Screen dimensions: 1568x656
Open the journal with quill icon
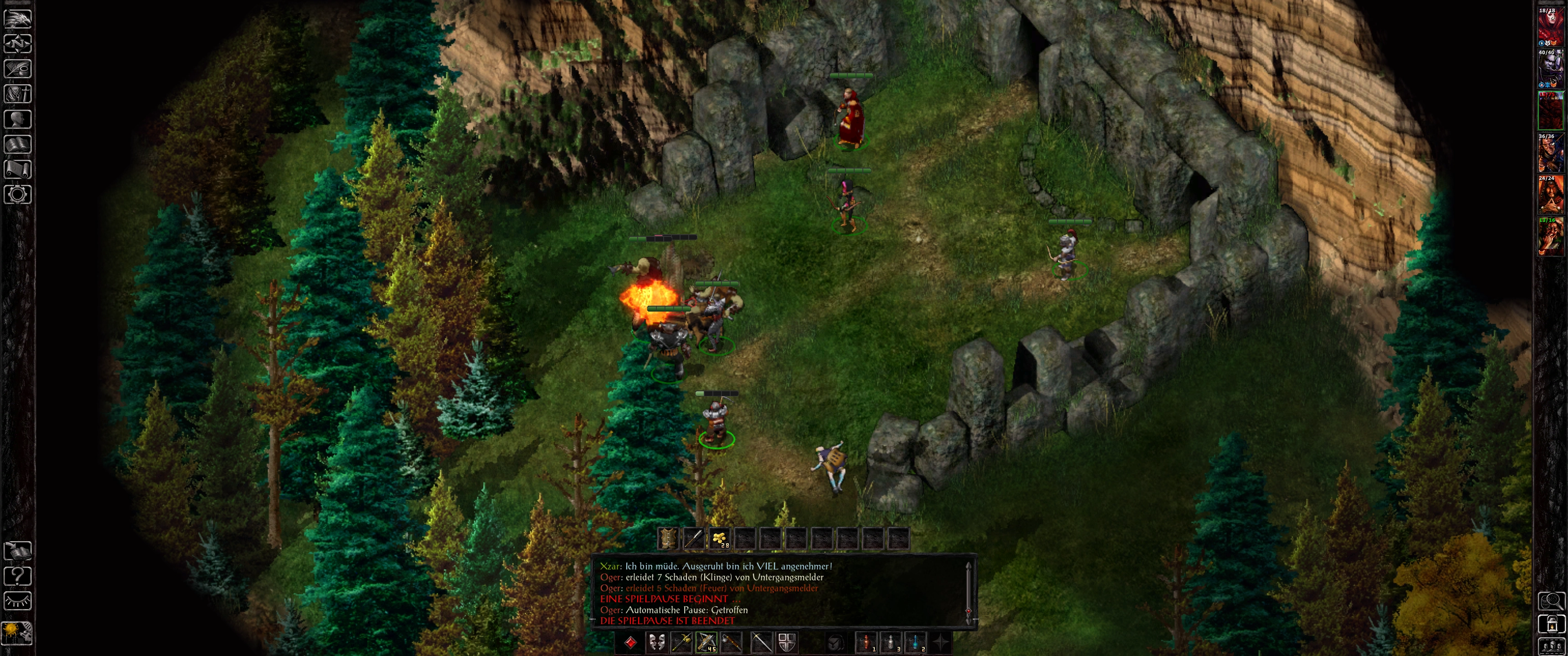click(18, 69)
